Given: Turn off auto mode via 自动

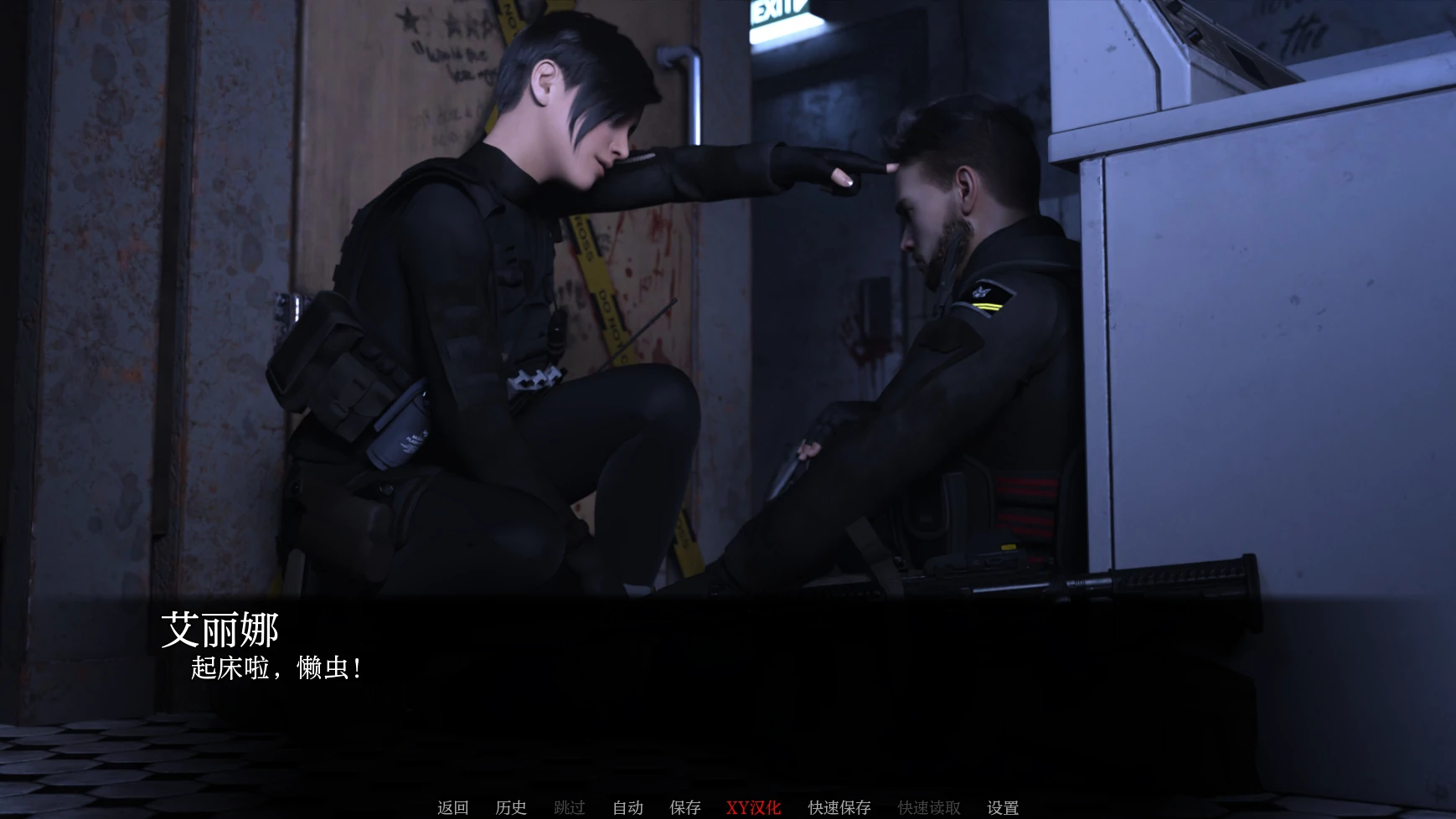Looking at the screenshot, I should 627,807.
